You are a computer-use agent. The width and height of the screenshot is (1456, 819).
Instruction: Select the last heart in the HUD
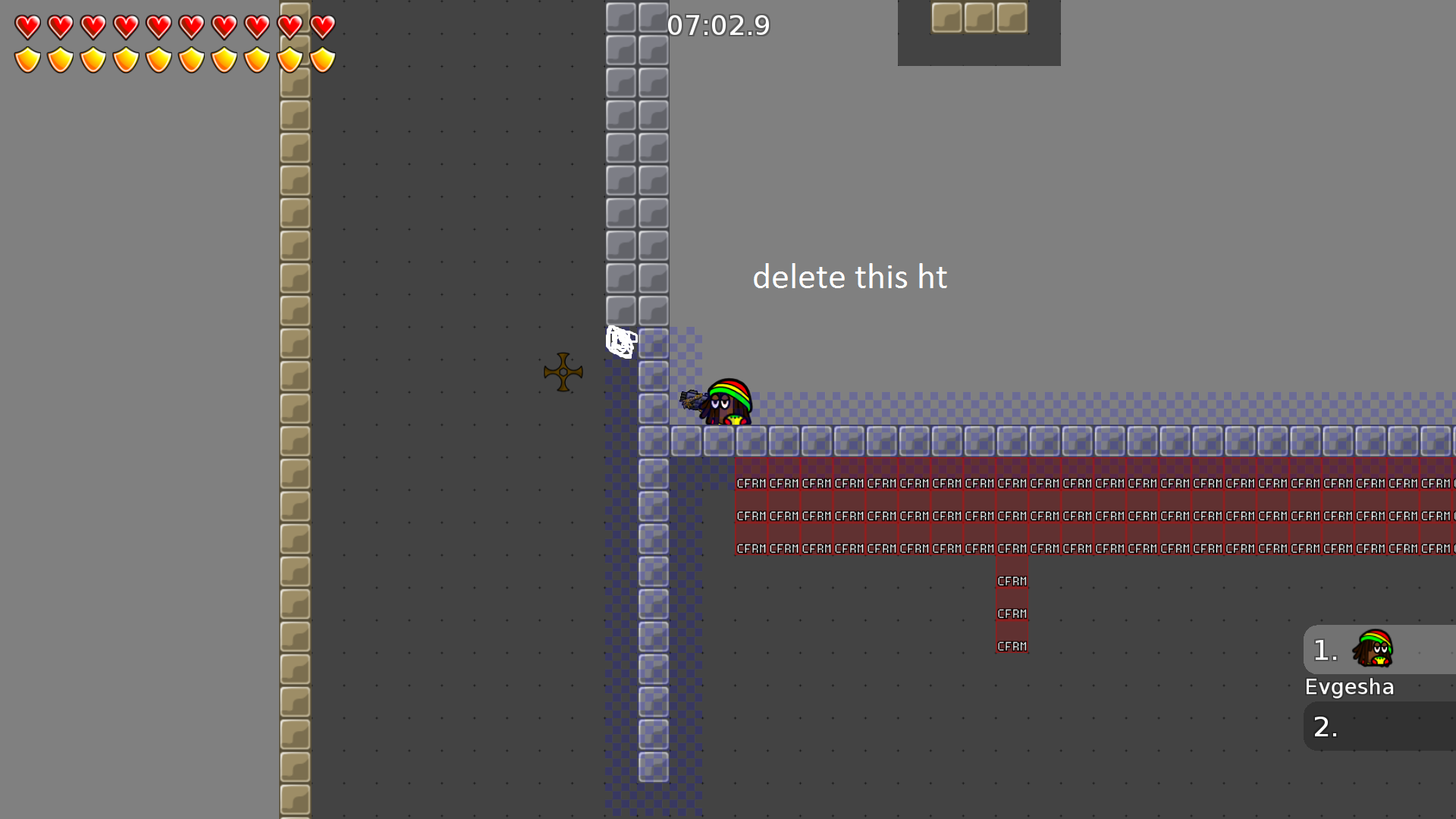click(x=322, y=27)
